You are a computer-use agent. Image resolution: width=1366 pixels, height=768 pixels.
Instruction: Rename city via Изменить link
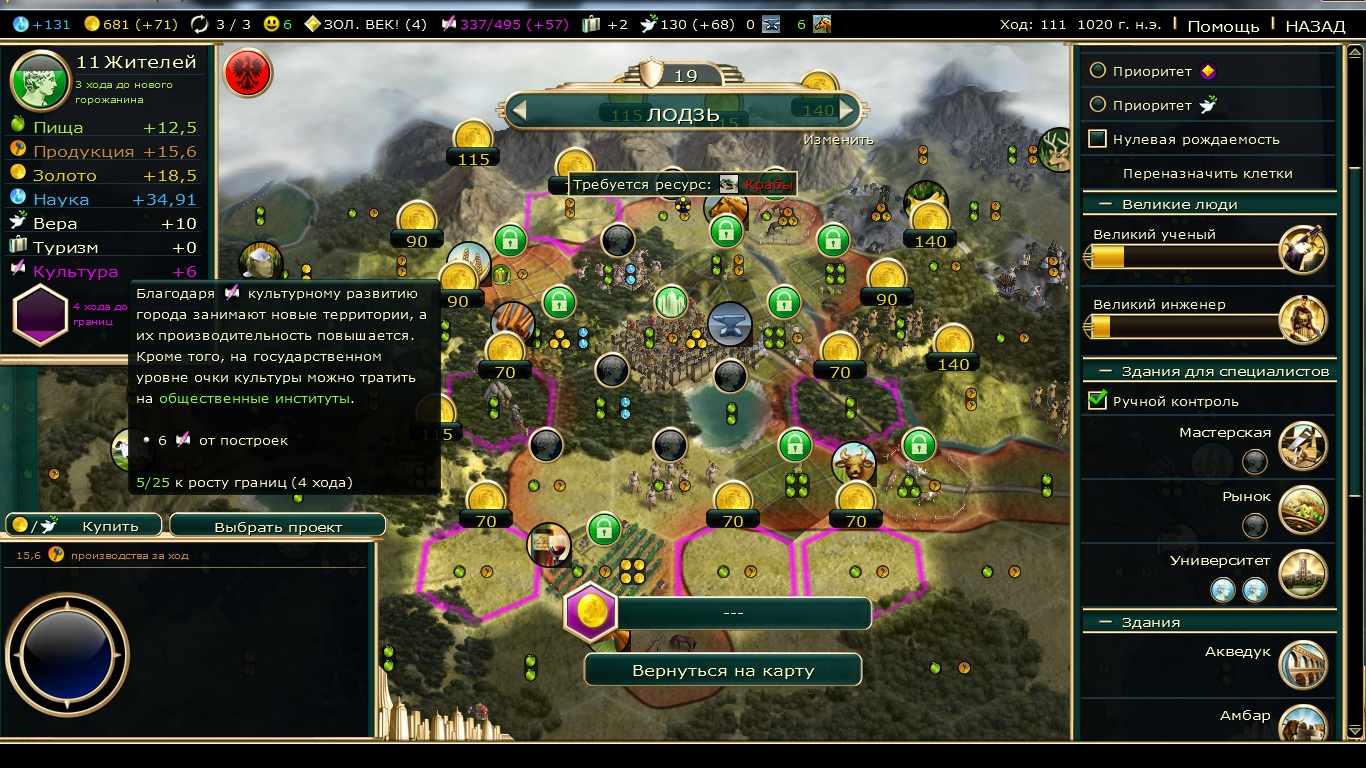click(x=838, y=140)
